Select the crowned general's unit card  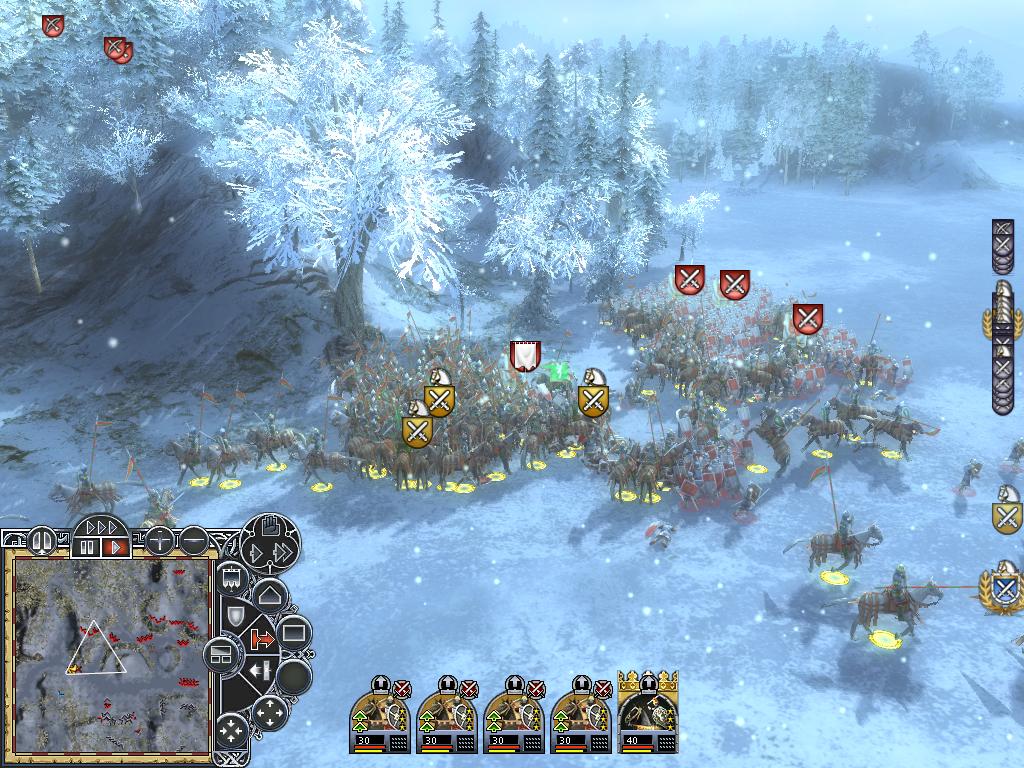click(x=648, y=713)
